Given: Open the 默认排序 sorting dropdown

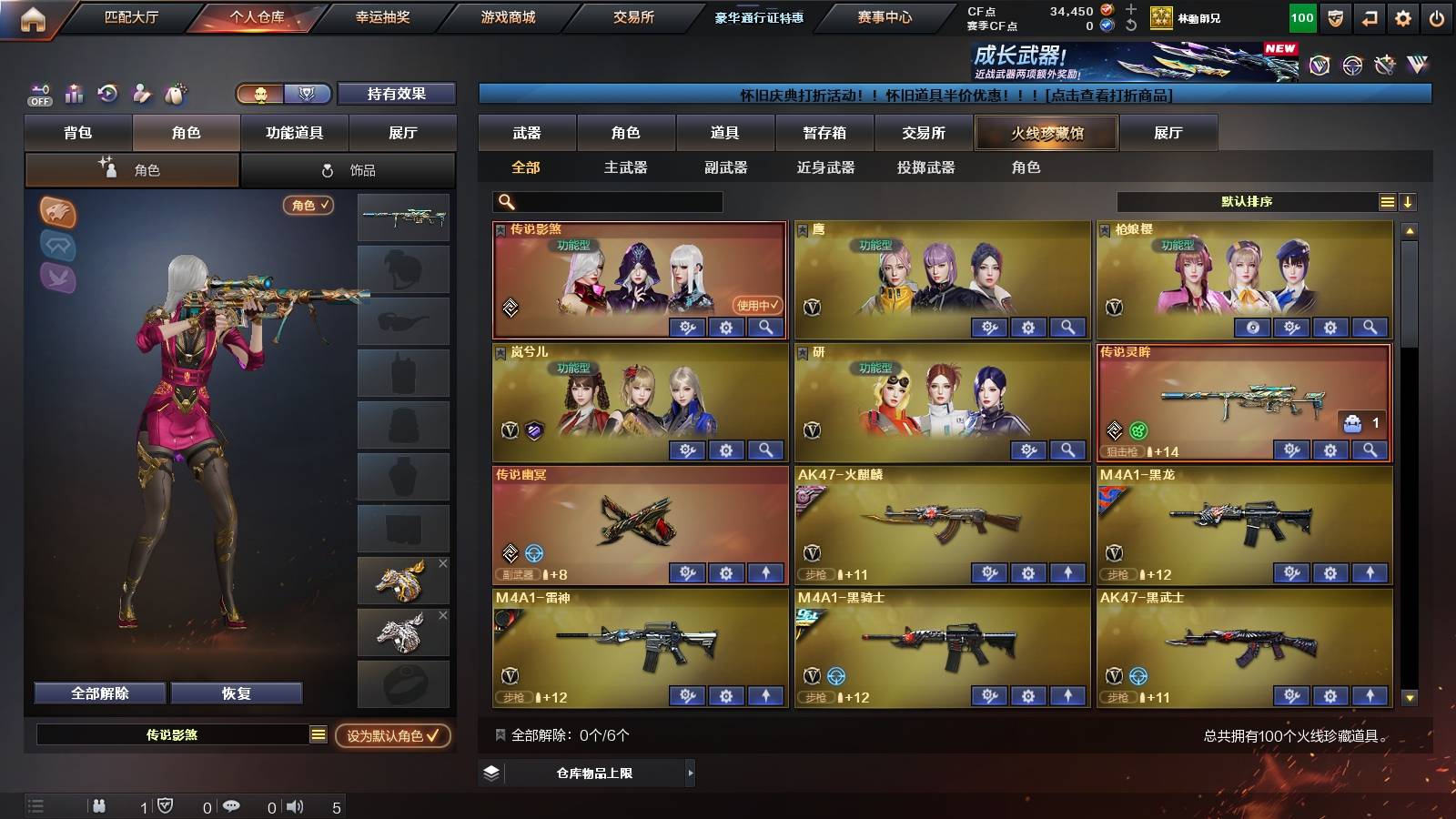Looking at the screenshot, I should pyautogui.click(x=1247, y=201).
